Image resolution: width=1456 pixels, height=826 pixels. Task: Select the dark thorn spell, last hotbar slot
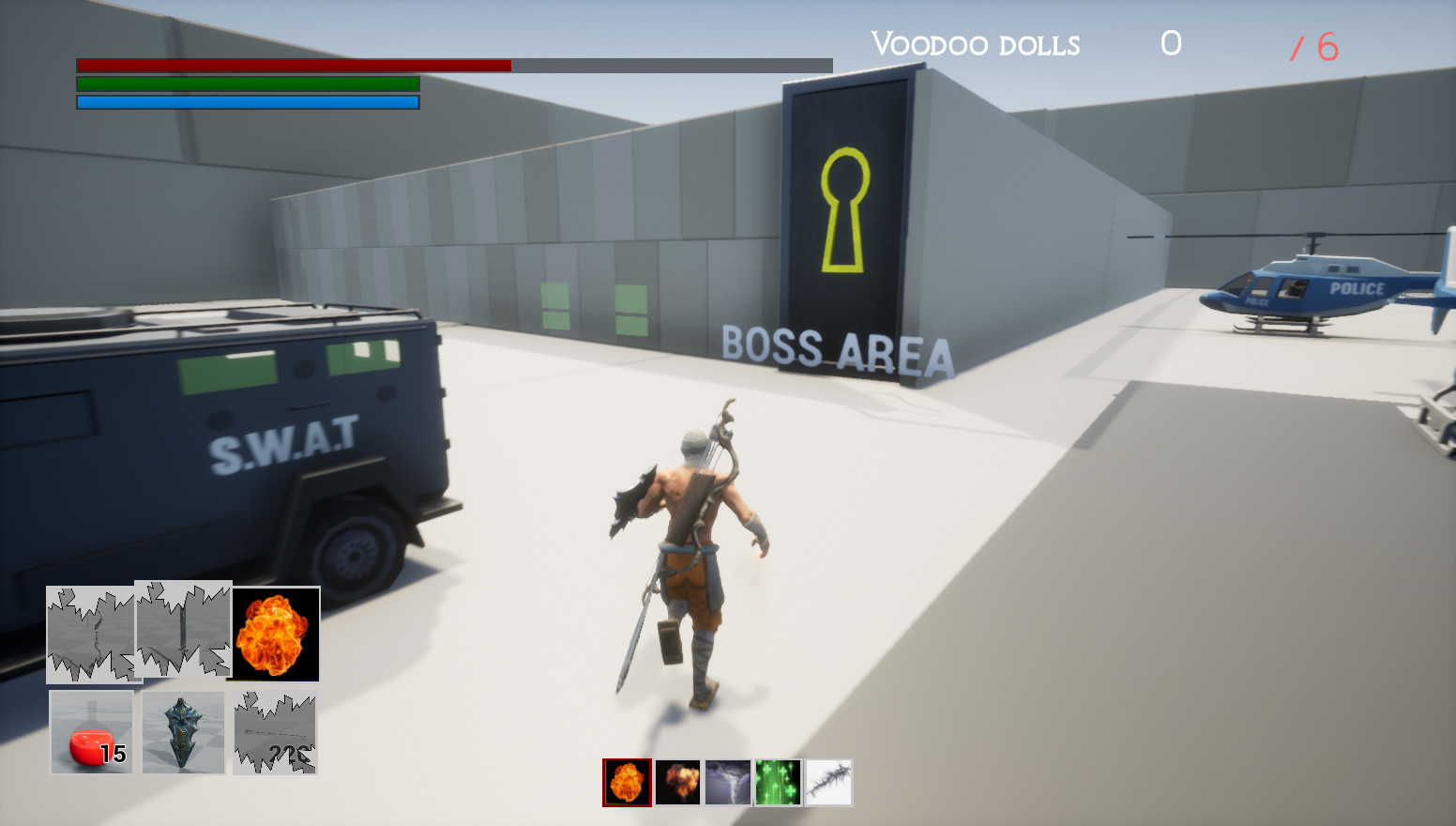click(829, 780)
